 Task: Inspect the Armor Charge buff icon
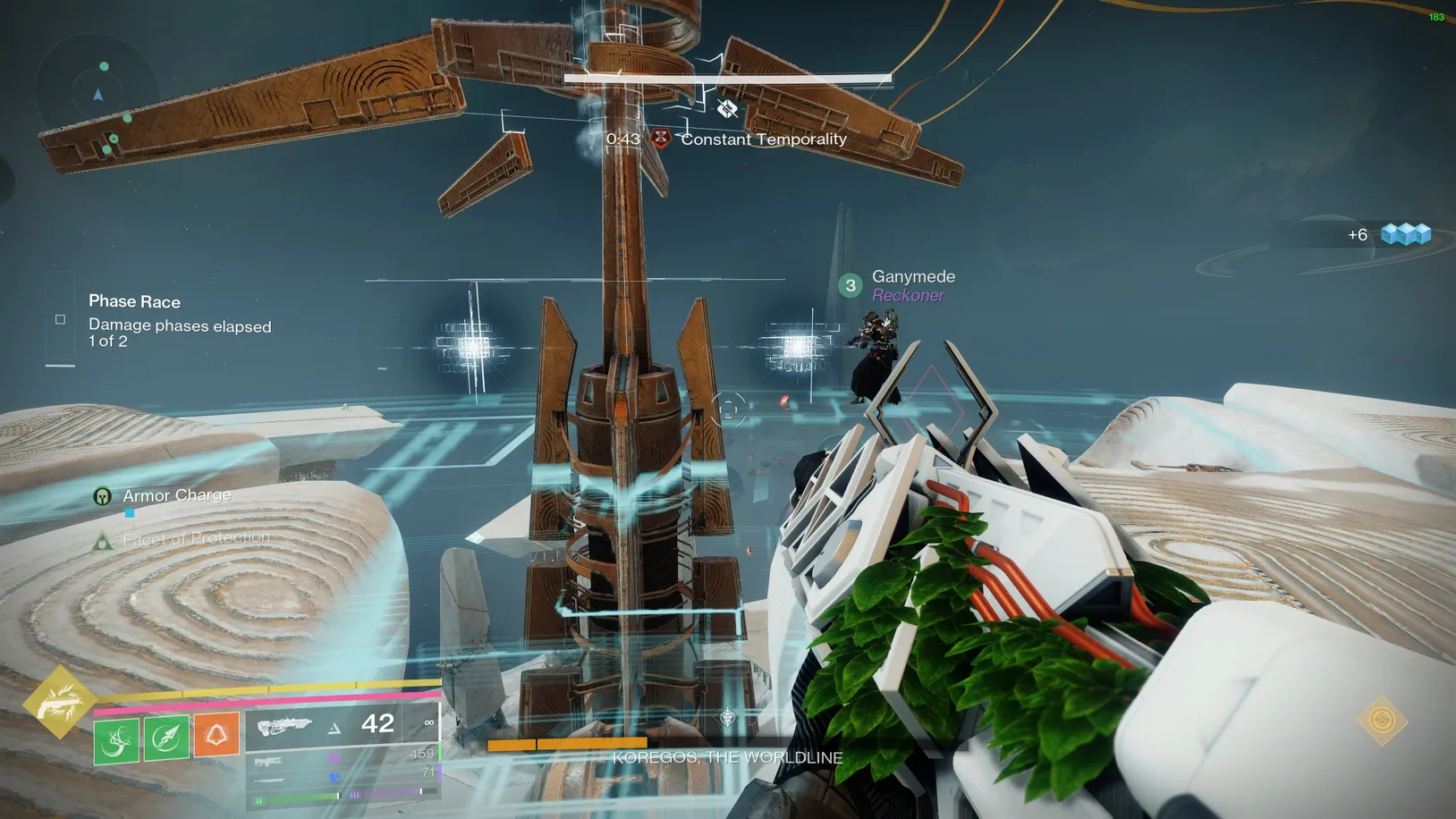(x=103, y=496)
